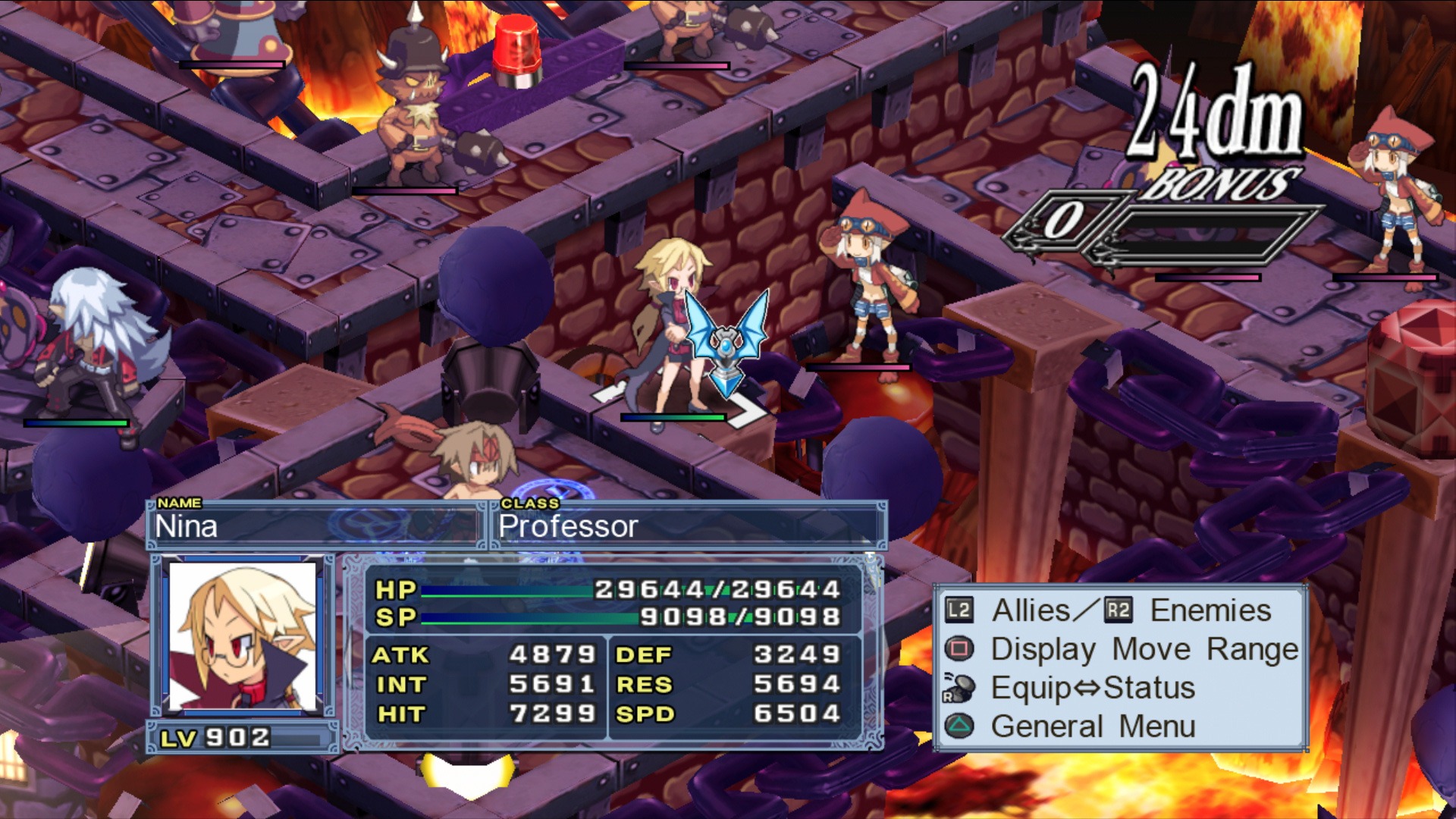Click the Professor class panel
This screenshot has height=819, width=1456.
(689, 526)
